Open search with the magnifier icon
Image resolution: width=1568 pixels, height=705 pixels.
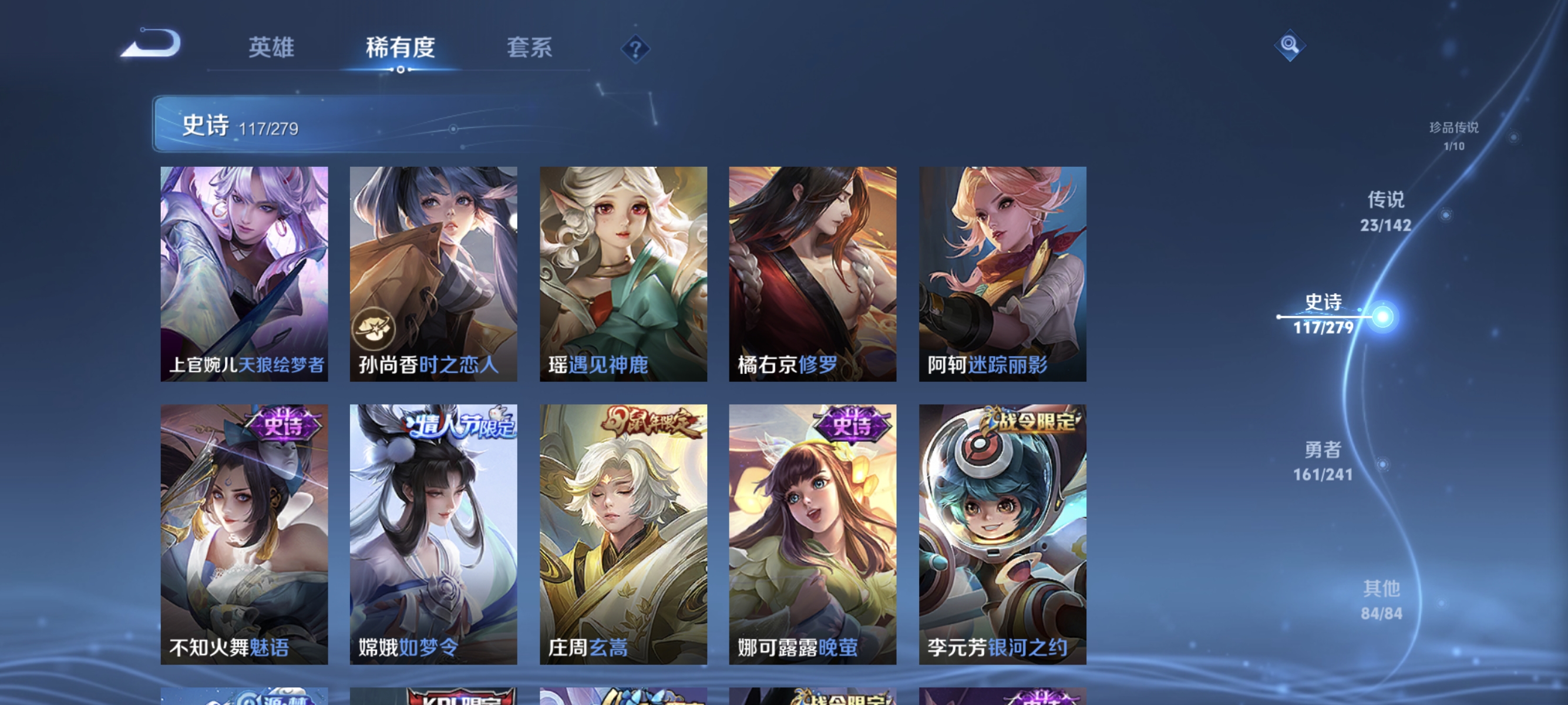1290,45
